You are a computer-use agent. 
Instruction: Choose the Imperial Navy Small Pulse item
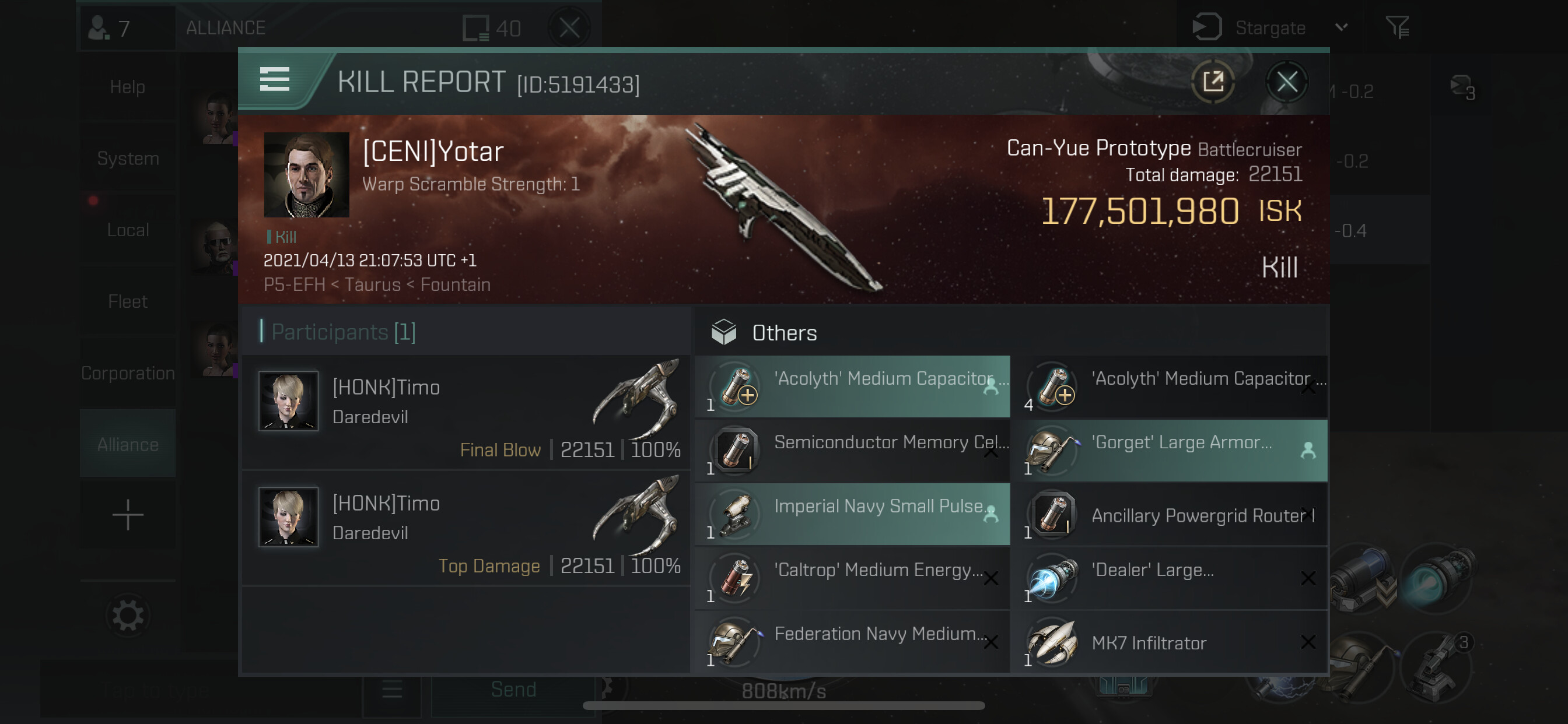point(852,514)
